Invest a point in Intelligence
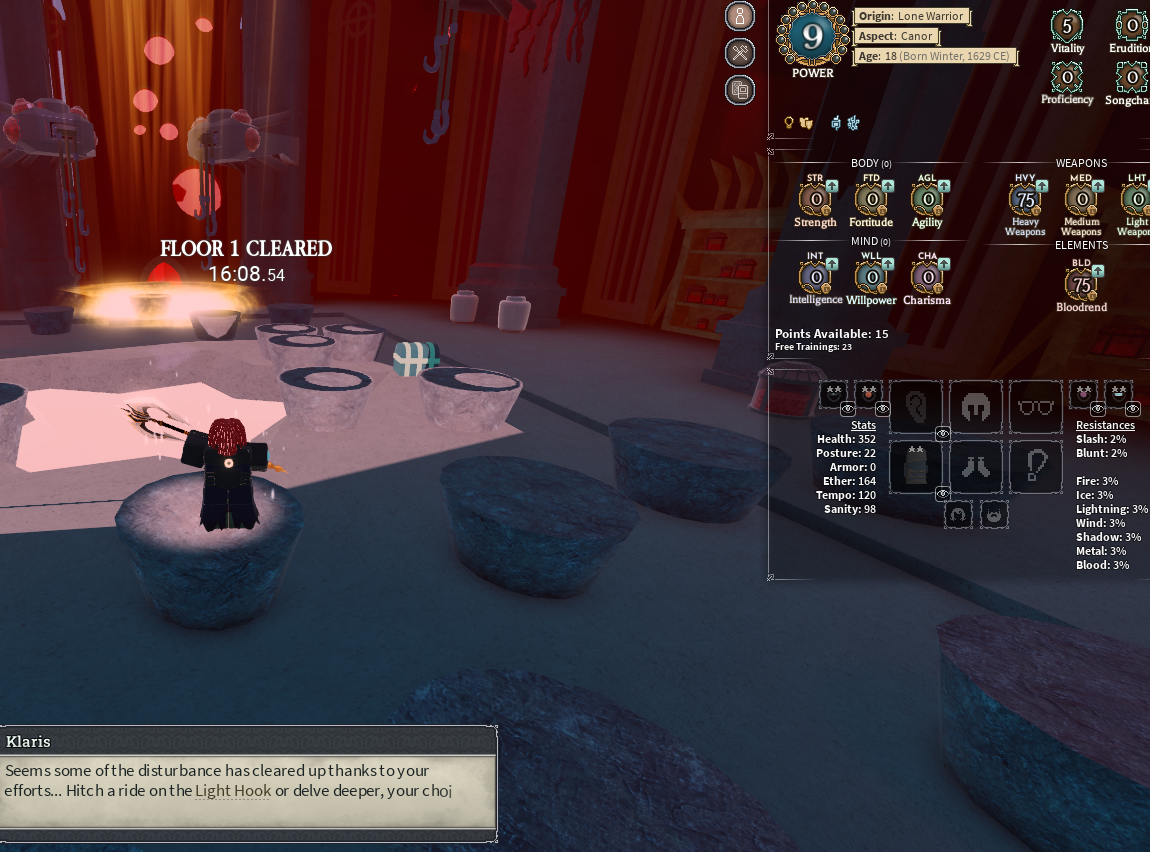 (832, 263)
